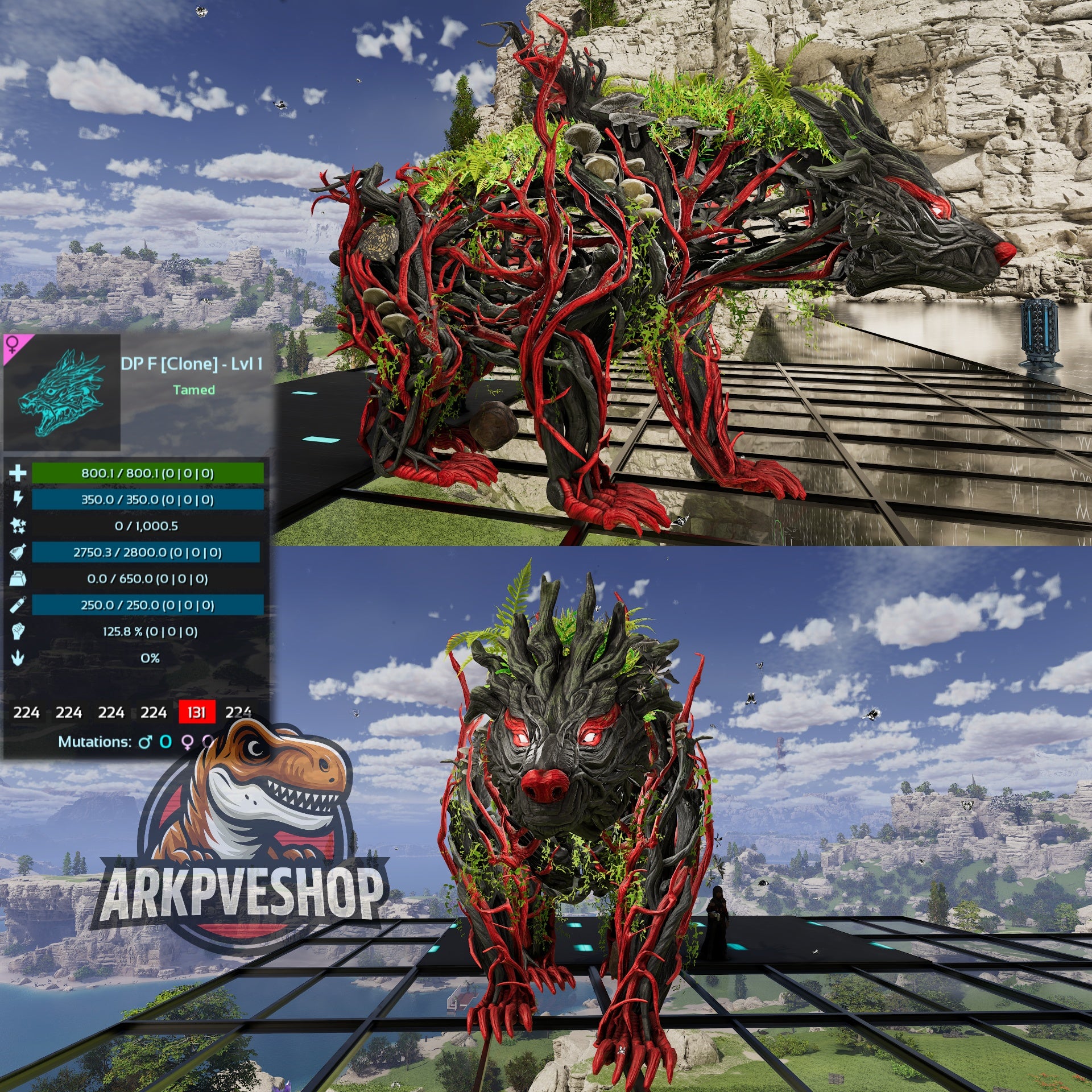Choose the red 131 color region box

coord(197,712)
